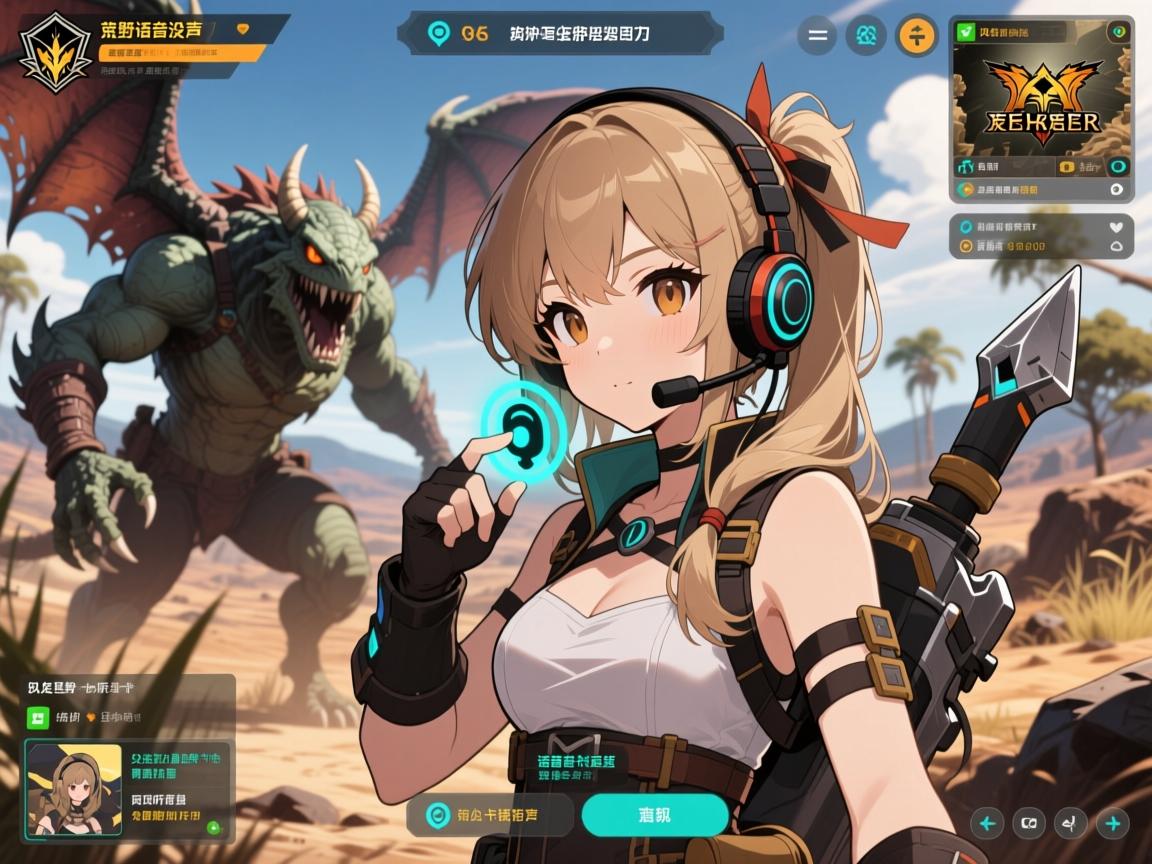Click the round teal emblem button
The image size is (1152, 864).
866,36
